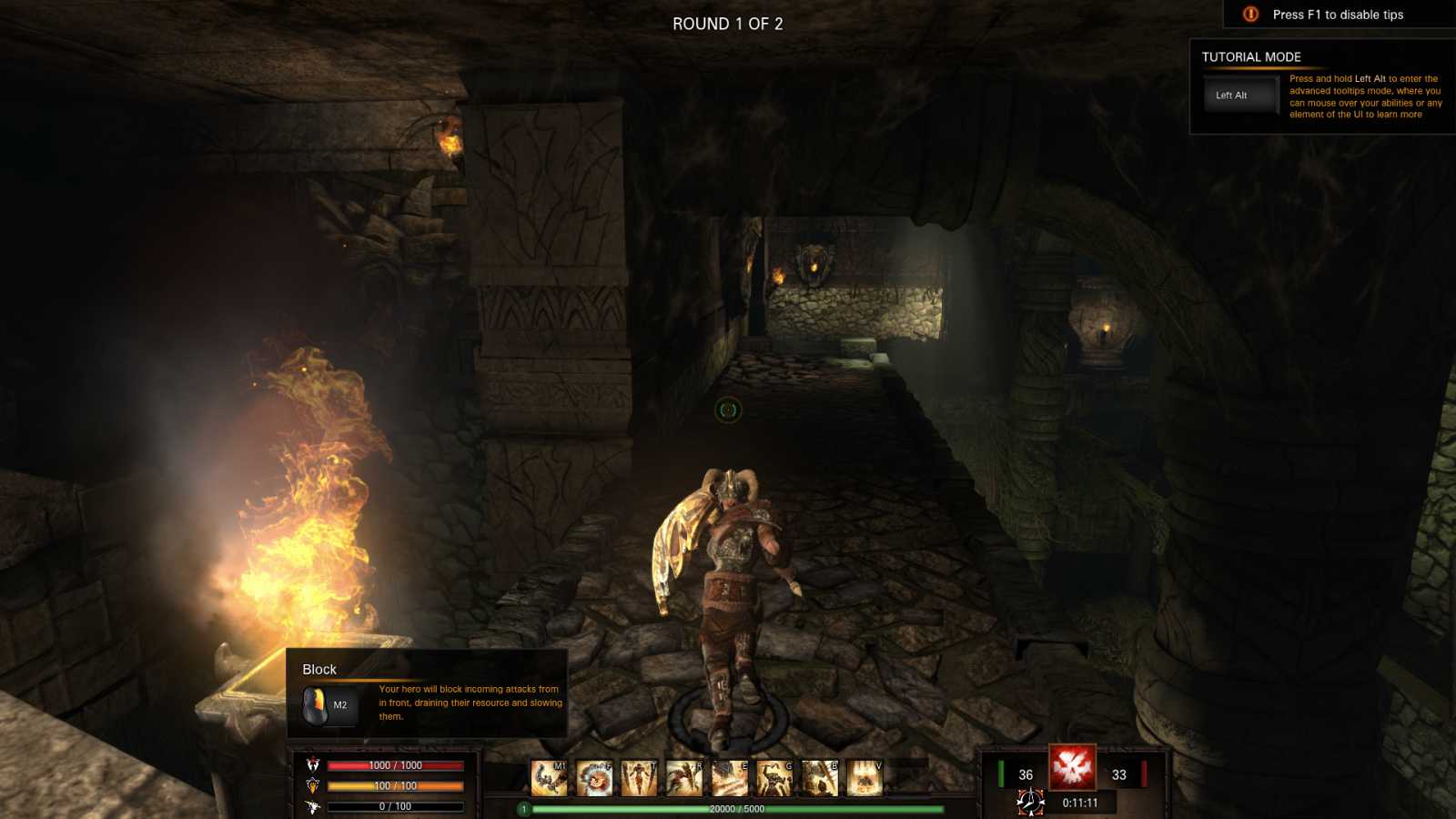Viewport: 1456px width, 819px height.
Task: Disable tips via the Press F1 notice
Action: pyautogui.click(x=1338, y=15)
